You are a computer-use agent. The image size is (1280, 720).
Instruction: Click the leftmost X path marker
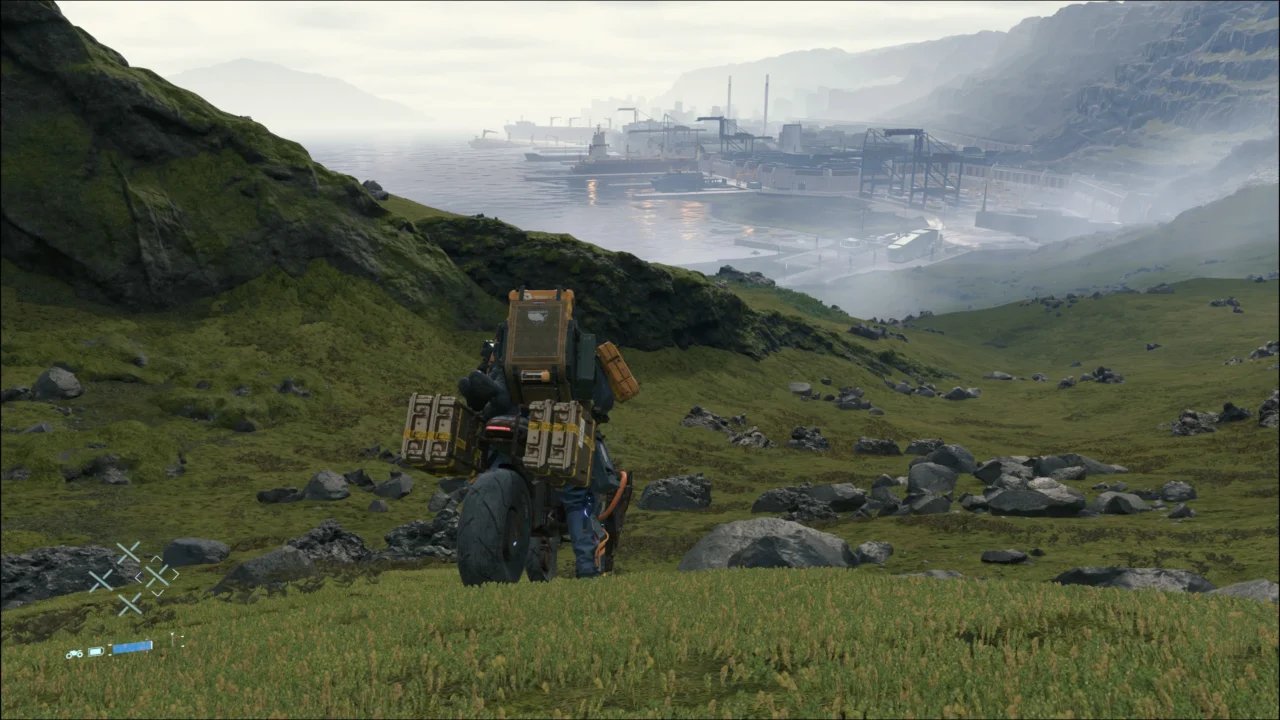coord(100,578)
